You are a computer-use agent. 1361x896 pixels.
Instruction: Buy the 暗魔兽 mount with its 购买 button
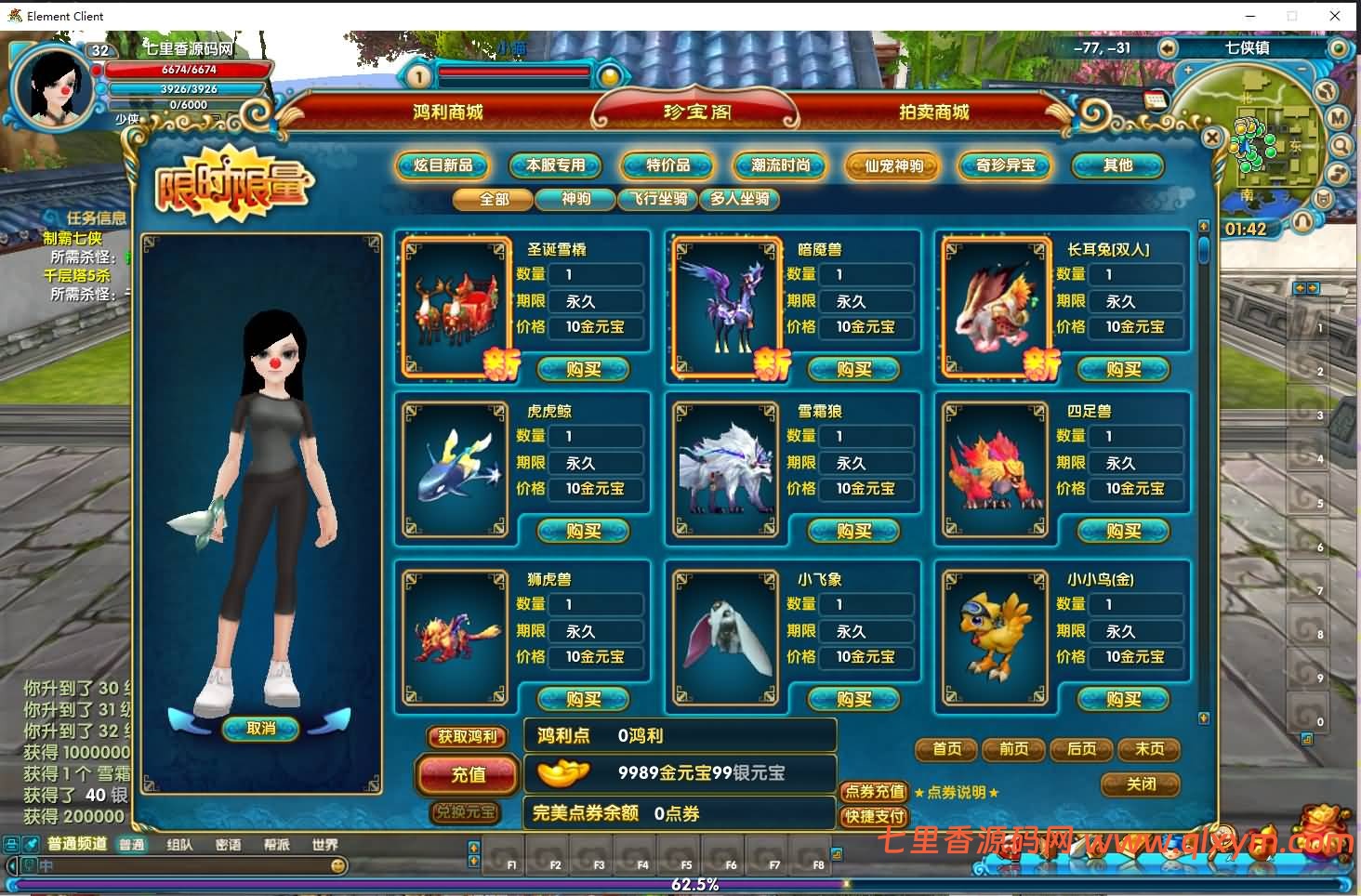tap(852, 369)
